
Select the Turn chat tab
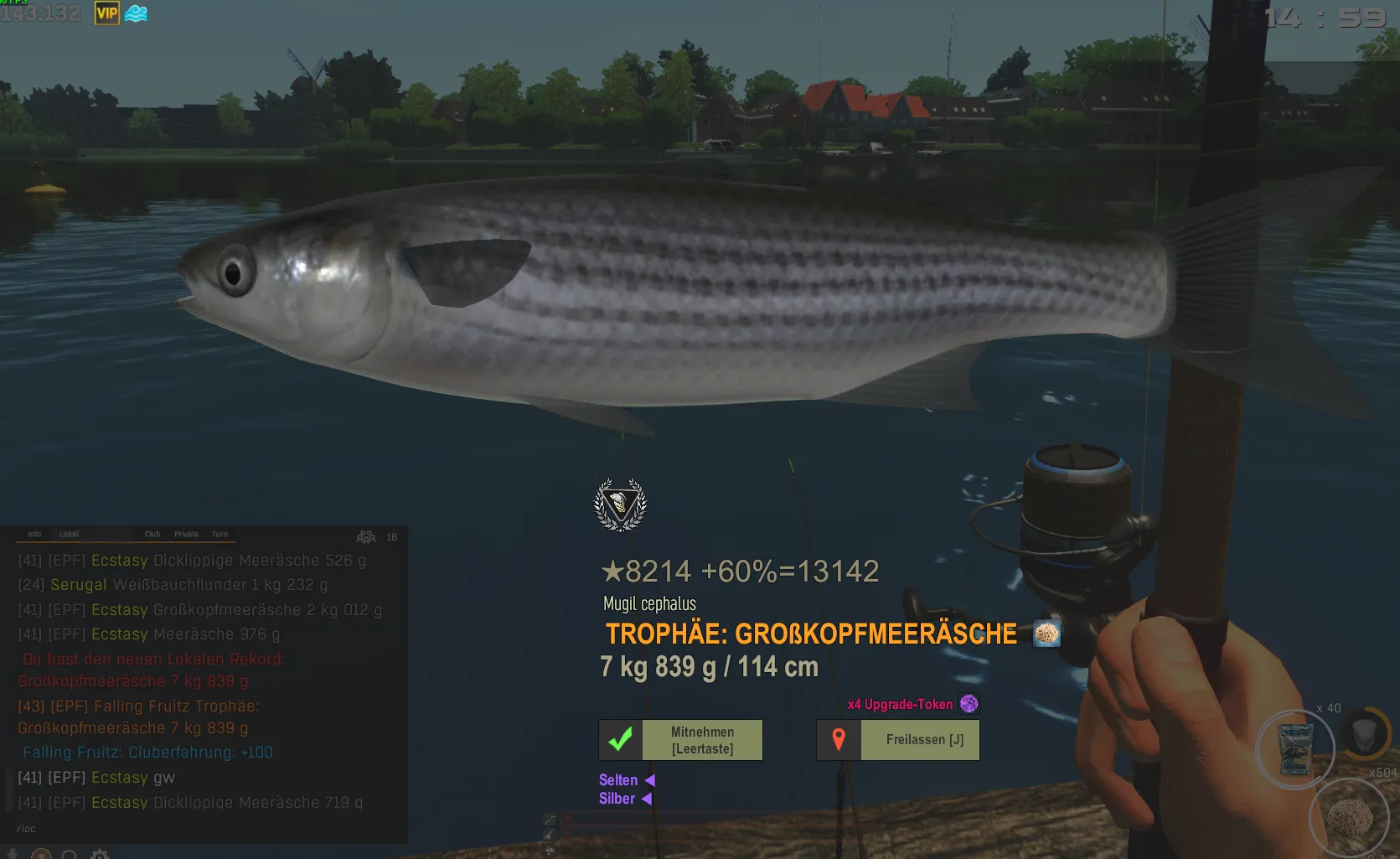pyautogui.click(x=220, y=534)
